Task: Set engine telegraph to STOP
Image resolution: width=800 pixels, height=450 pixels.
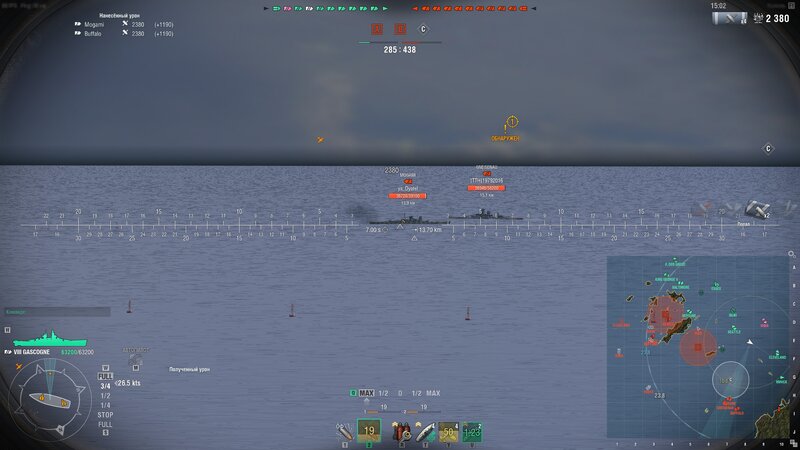Action: [x=105, y=414]
